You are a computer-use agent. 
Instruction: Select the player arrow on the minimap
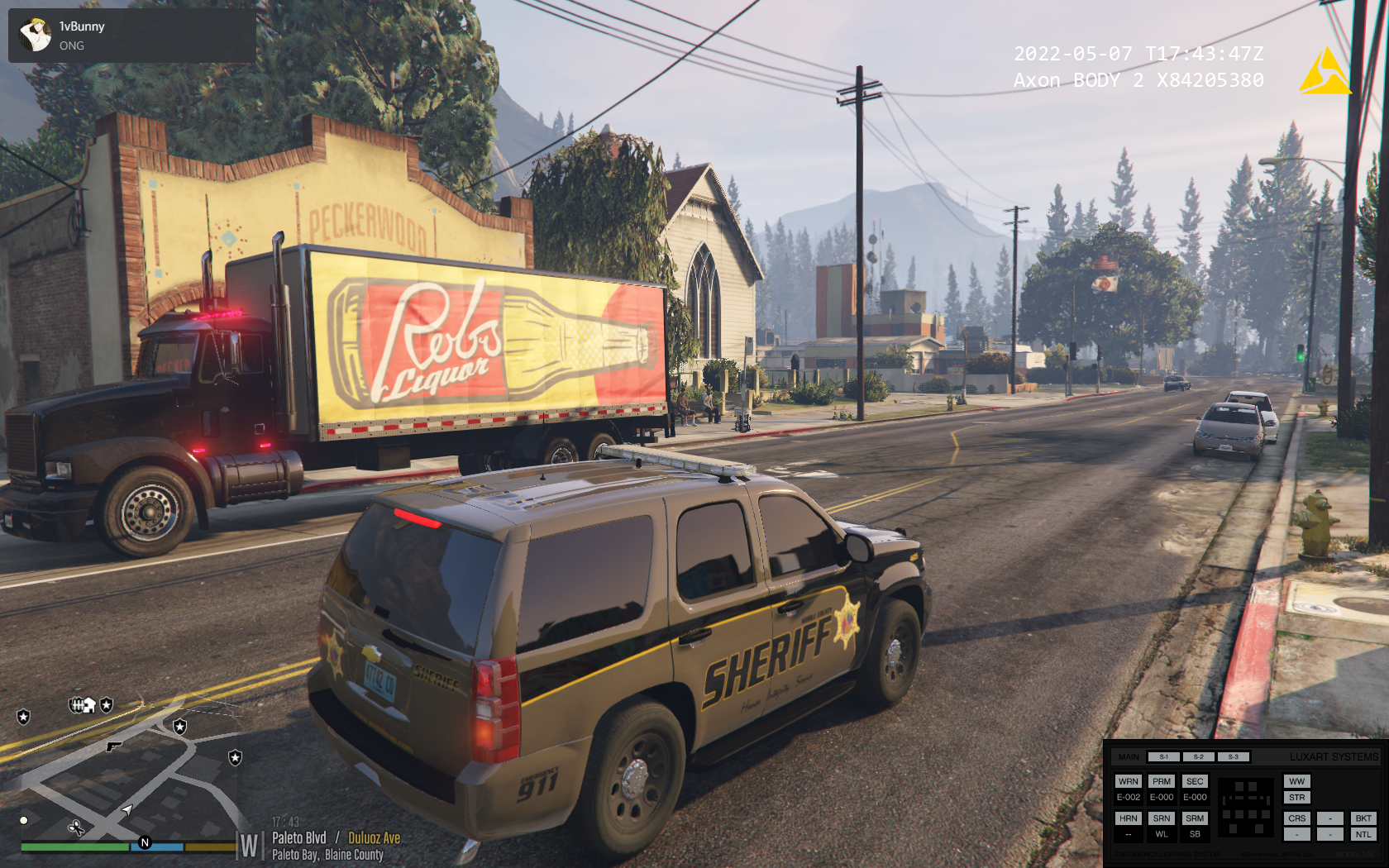point(127,810)
